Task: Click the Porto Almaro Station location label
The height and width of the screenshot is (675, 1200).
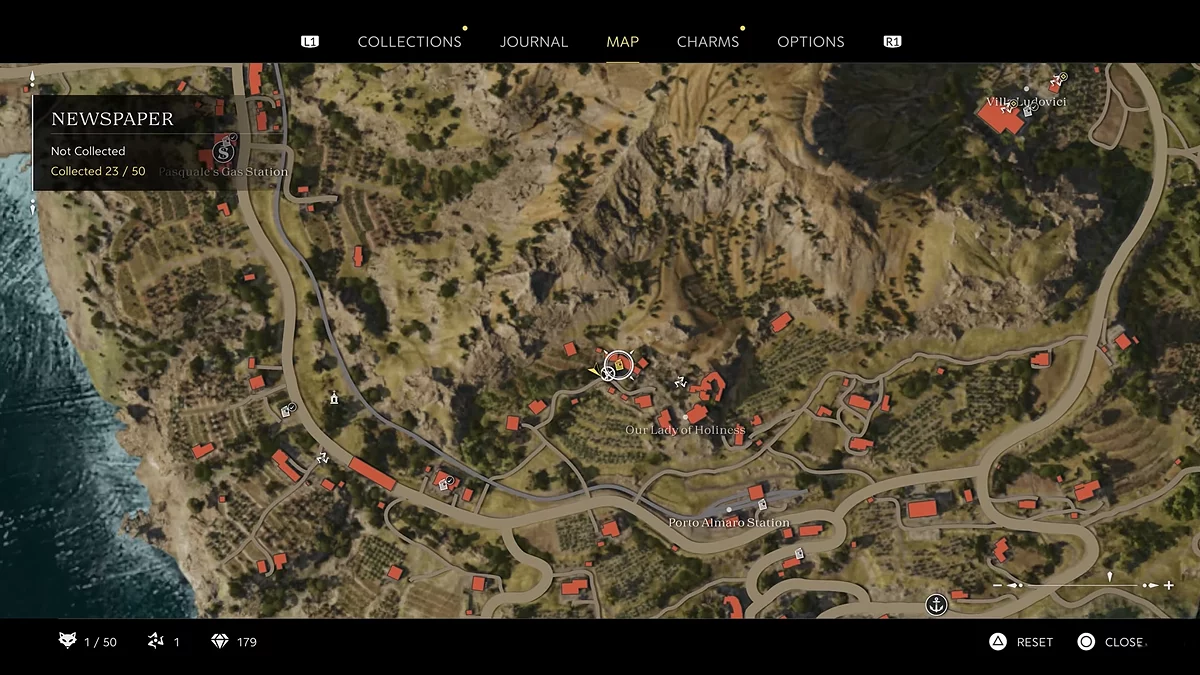Action: pos(729,522)
